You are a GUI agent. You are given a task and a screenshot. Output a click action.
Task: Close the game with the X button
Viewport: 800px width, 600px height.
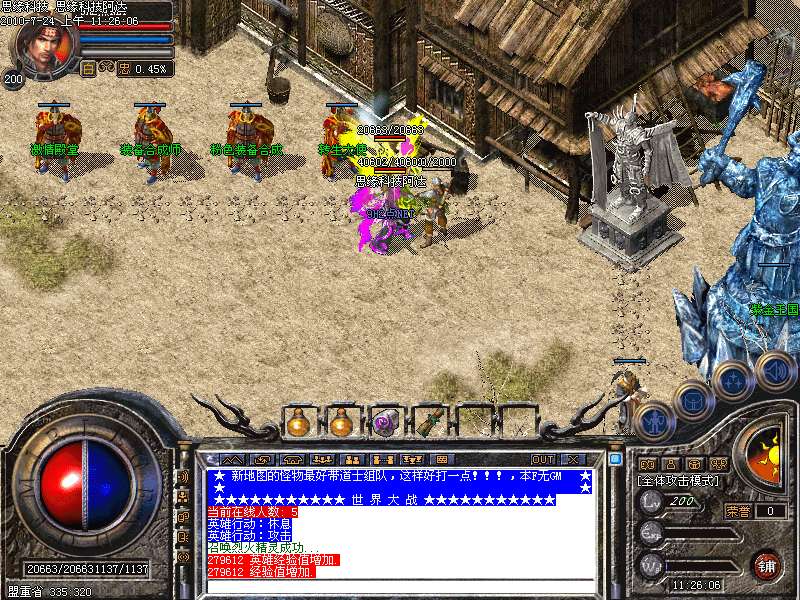pos(572,459)
